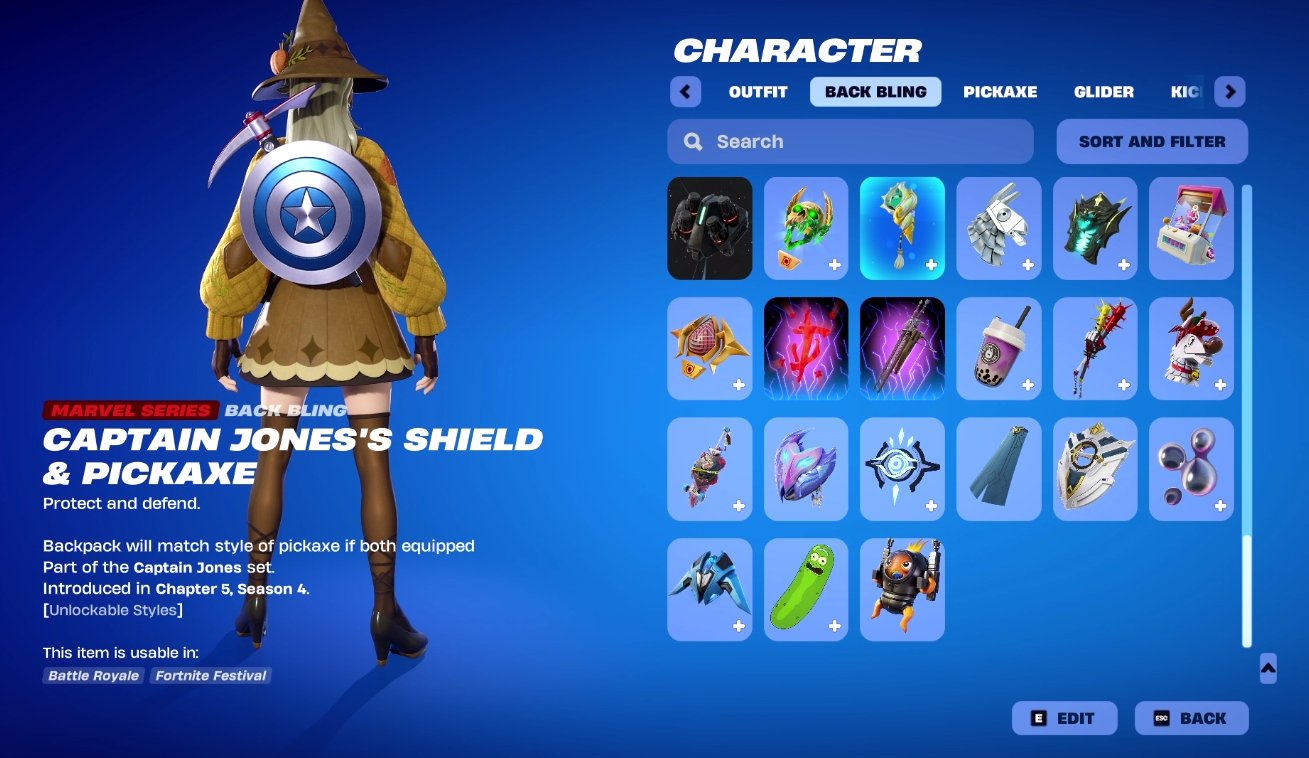
Task: Switch to the Pickaxe tab
Action: pyautogui.click(x=1000, y=91)
